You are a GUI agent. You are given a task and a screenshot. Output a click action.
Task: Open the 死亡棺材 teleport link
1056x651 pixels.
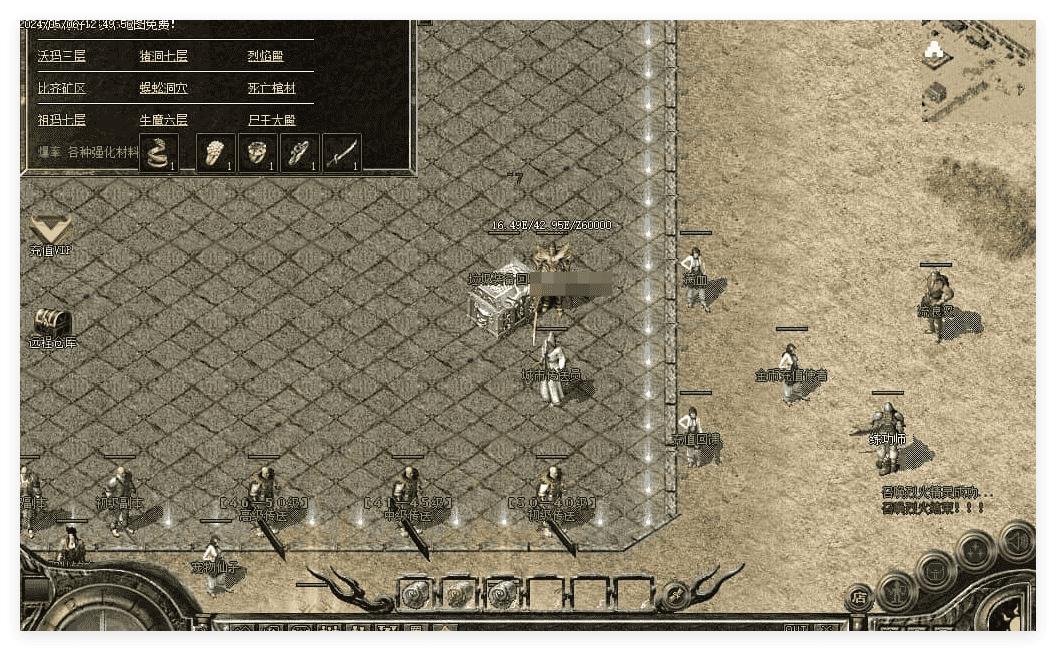pyautogui.click(x=272, y=88)
